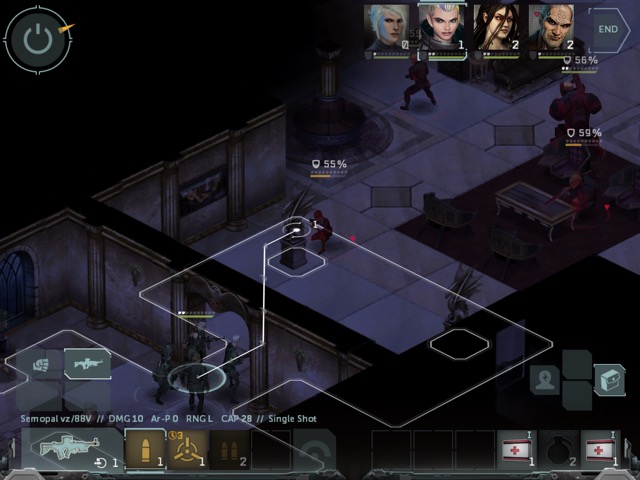Viewport: 640px width, 480px height.
Task: Select the white-haired woman's portrait
Action: pyautogui.click(x=388, y=28)
